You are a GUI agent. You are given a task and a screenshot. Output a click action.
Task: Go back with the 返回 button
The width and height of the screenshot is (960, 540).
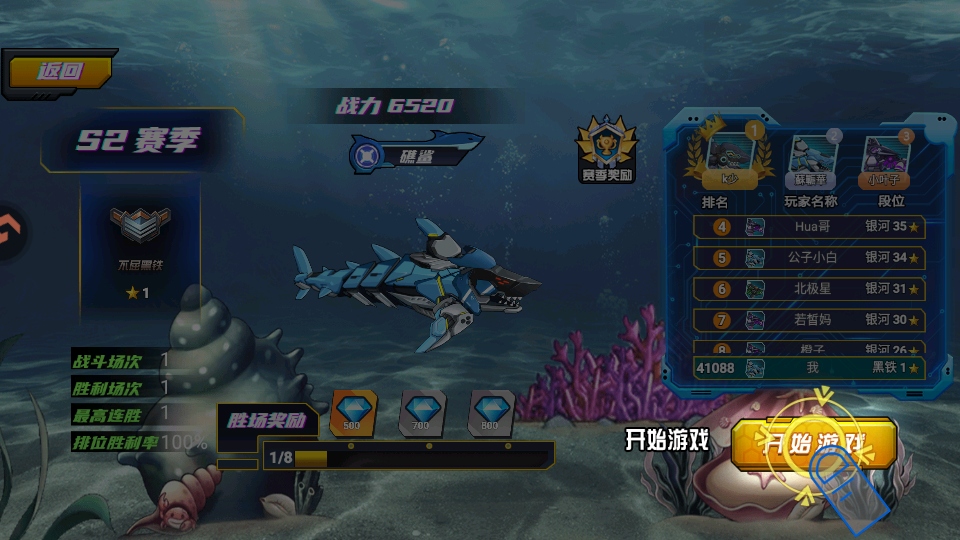(58, 72)
